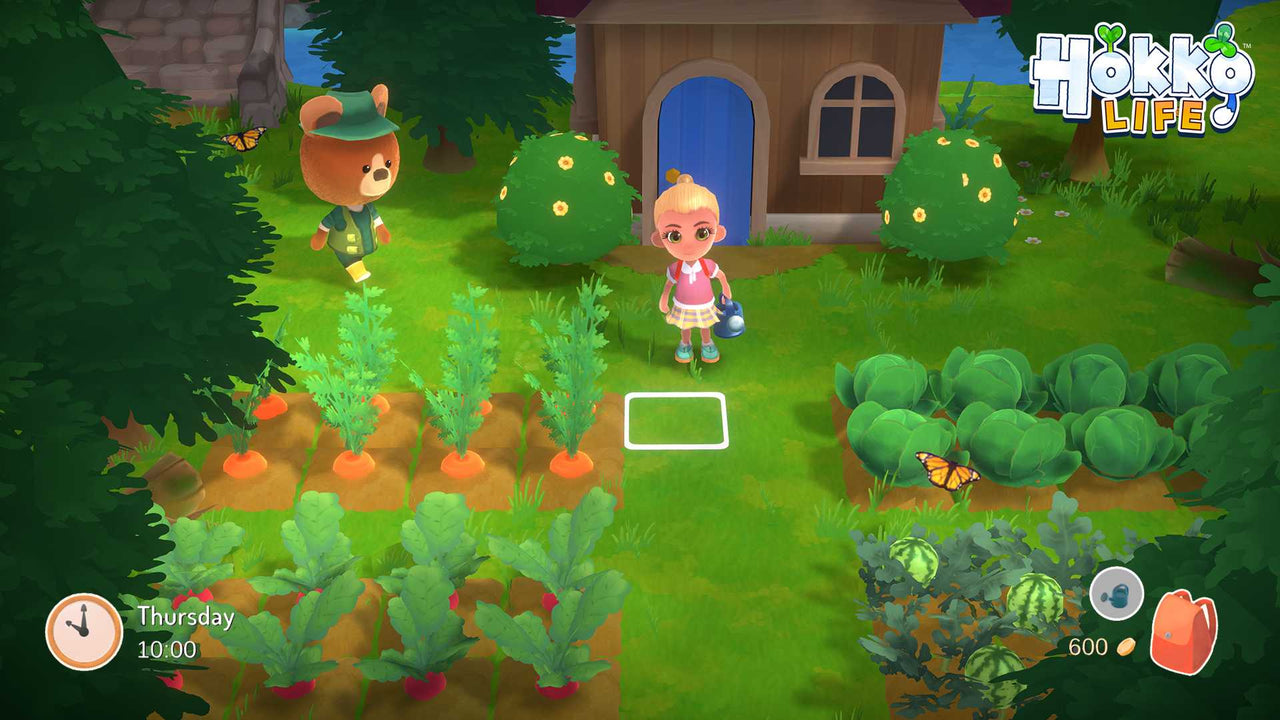
Task: Select the highlighted ground tile outline
Action: pyautogui.click(x=674, y=420)
